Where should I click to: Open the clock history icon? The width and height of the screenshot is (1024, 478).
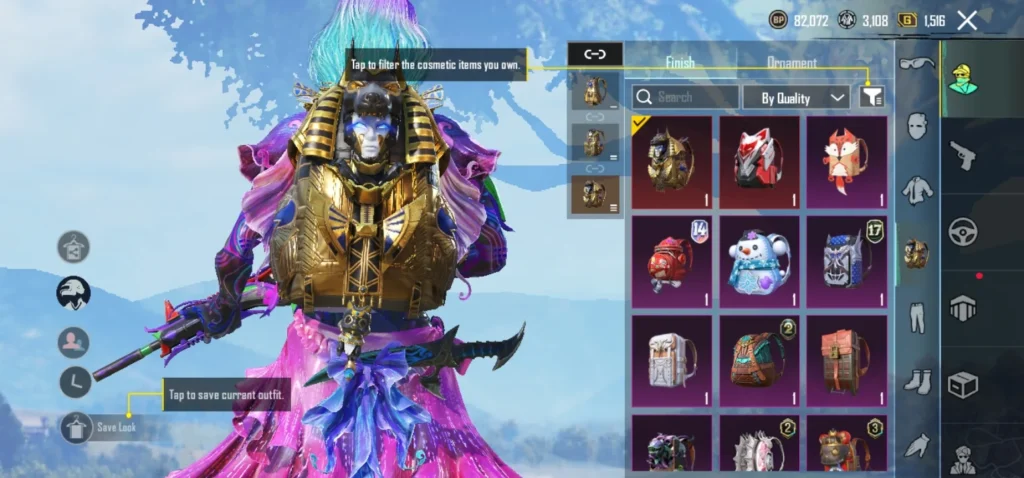tap(74, 381)
